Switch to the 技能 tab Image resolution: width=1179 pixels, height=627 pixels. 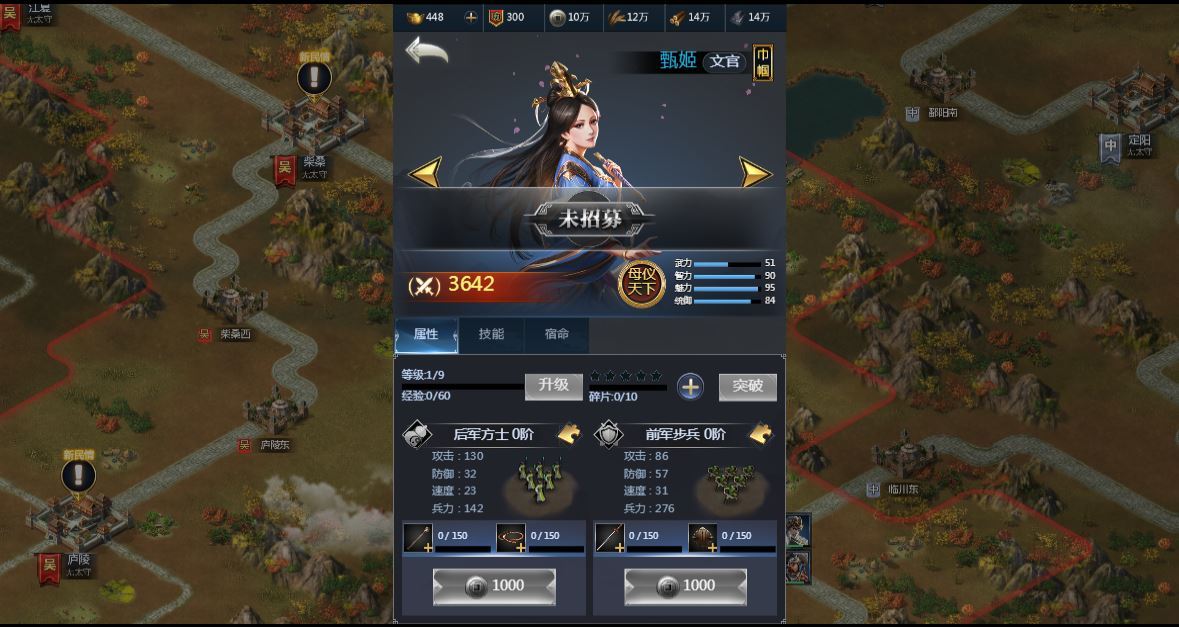click(x=491, y=335)
